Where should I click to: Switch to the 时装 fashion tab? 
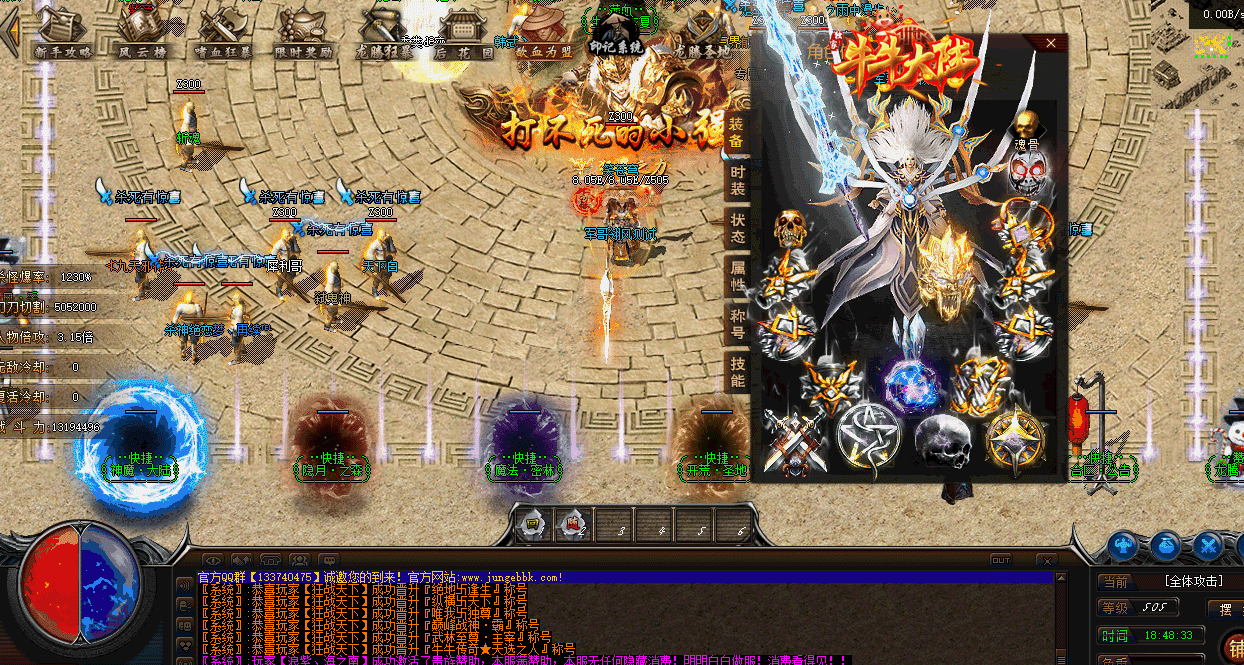click(x=737, y=180)
